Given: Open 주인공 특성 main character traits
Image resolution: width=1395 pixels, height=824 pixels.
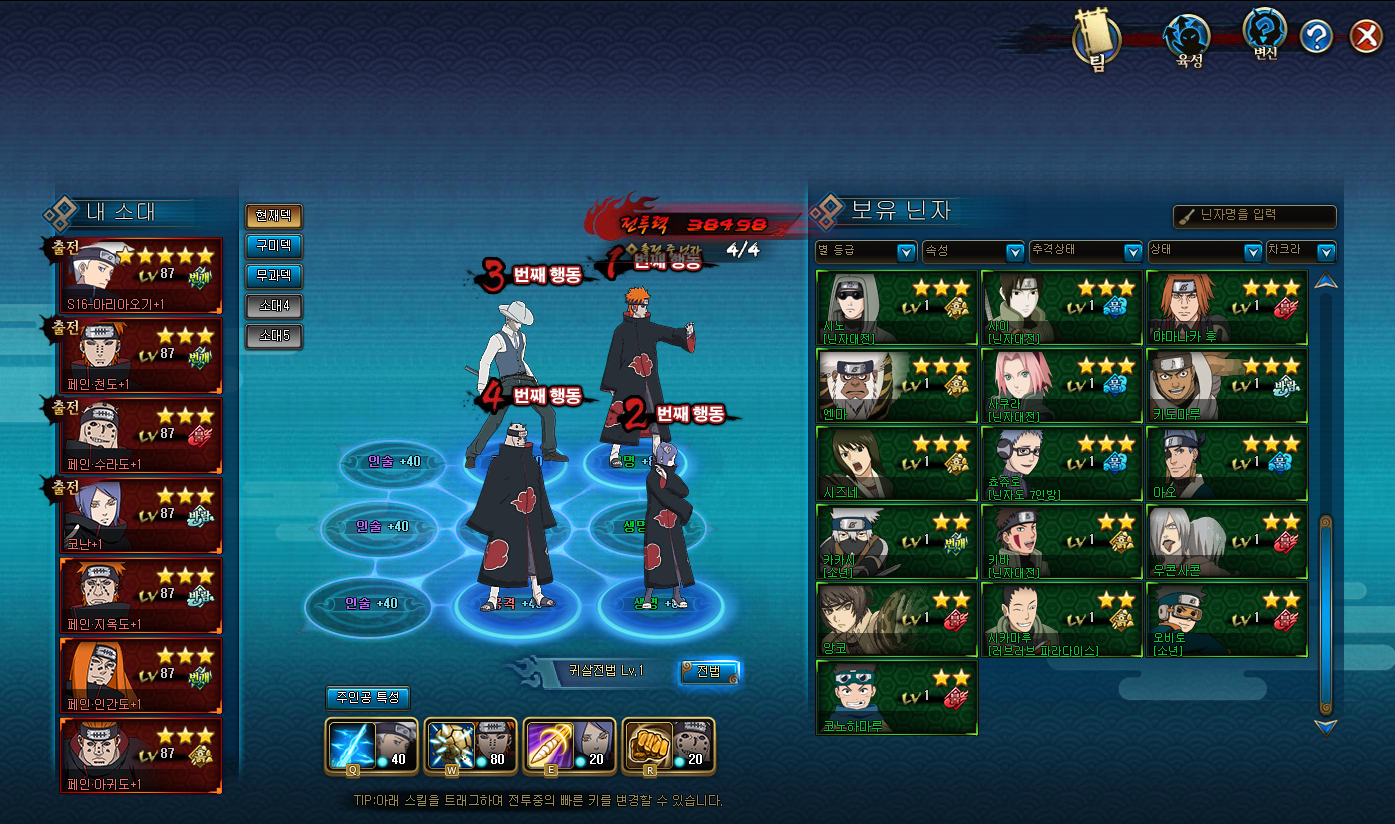Looking at the screenshot, I should (x=367, y=698).
